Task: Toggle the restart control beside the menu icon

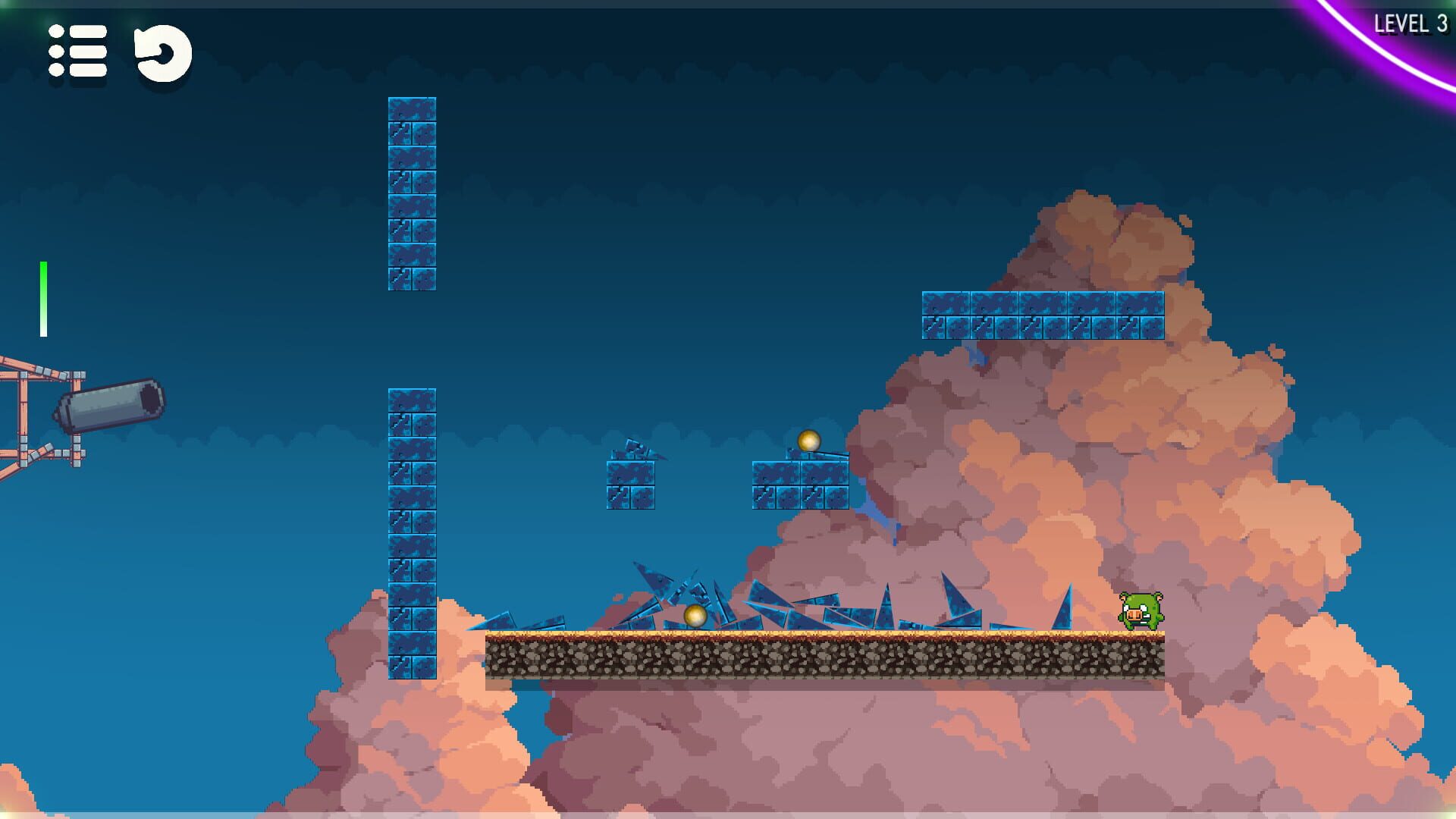Action: point(162,51)
